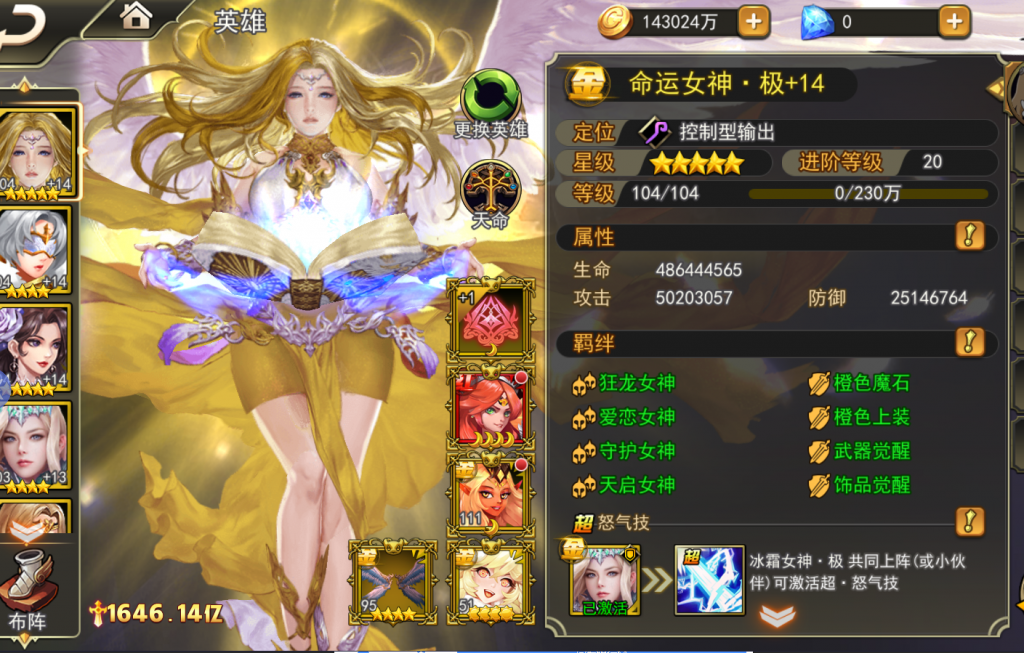Show 怒气技 rage skill info
This screenshot has height=653, width=1024.
coord(969,521)
